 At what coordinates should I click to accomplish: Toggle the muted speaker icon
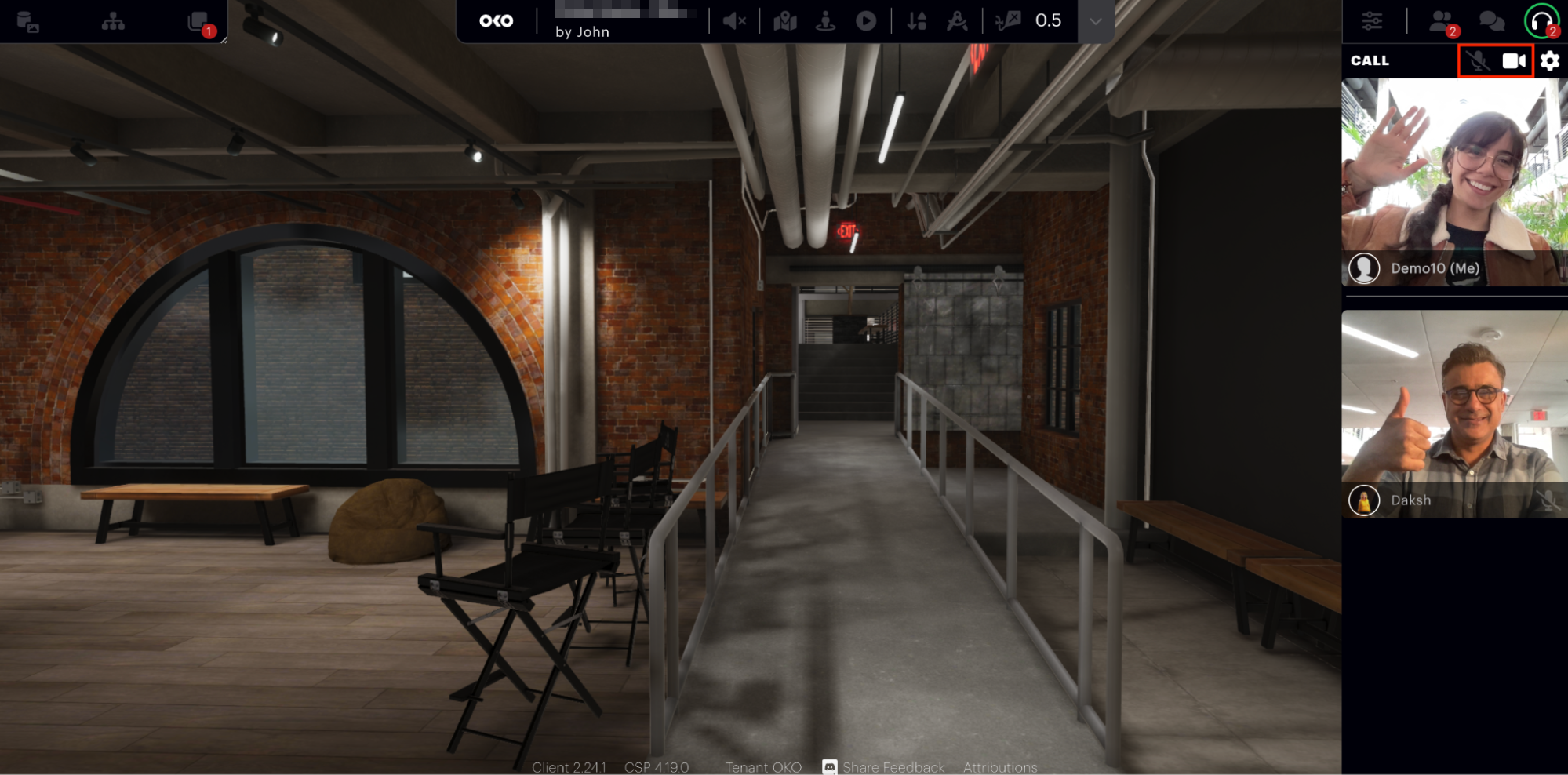coord(734,21)
